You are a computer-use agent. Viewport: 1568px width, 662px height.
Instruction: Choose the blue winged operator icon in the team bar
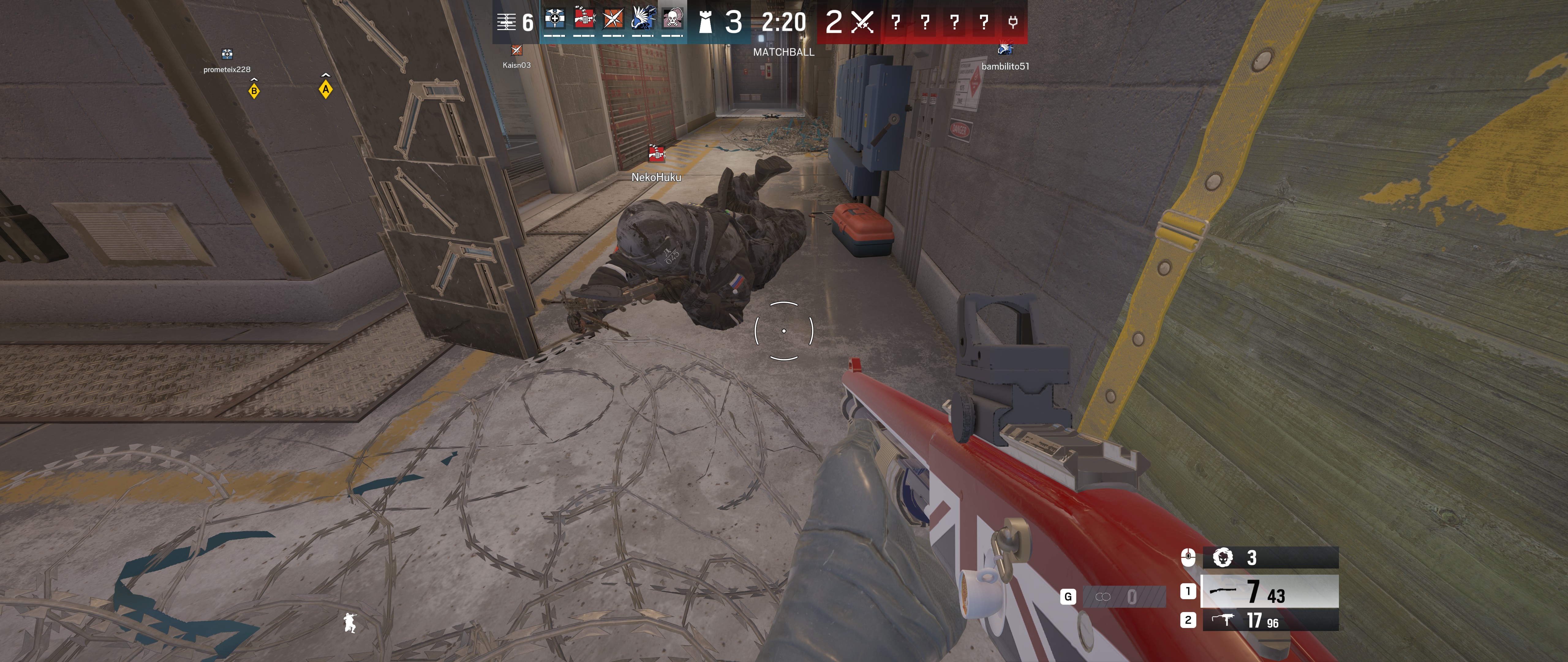642,20
